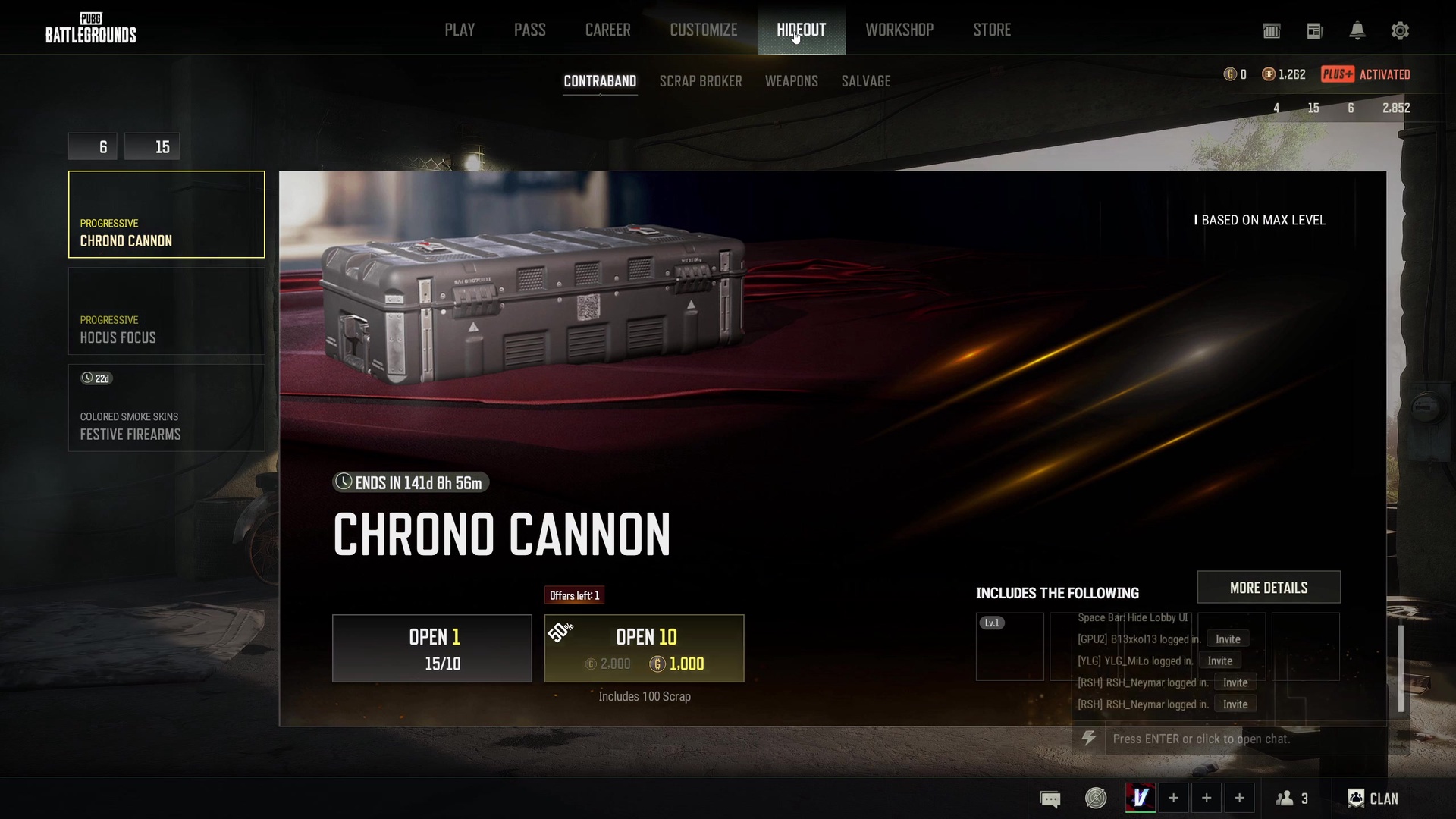Viewport: 1456px width, 819px height.
Task: Open the PLAY menu tab
Action: [460, 30]
